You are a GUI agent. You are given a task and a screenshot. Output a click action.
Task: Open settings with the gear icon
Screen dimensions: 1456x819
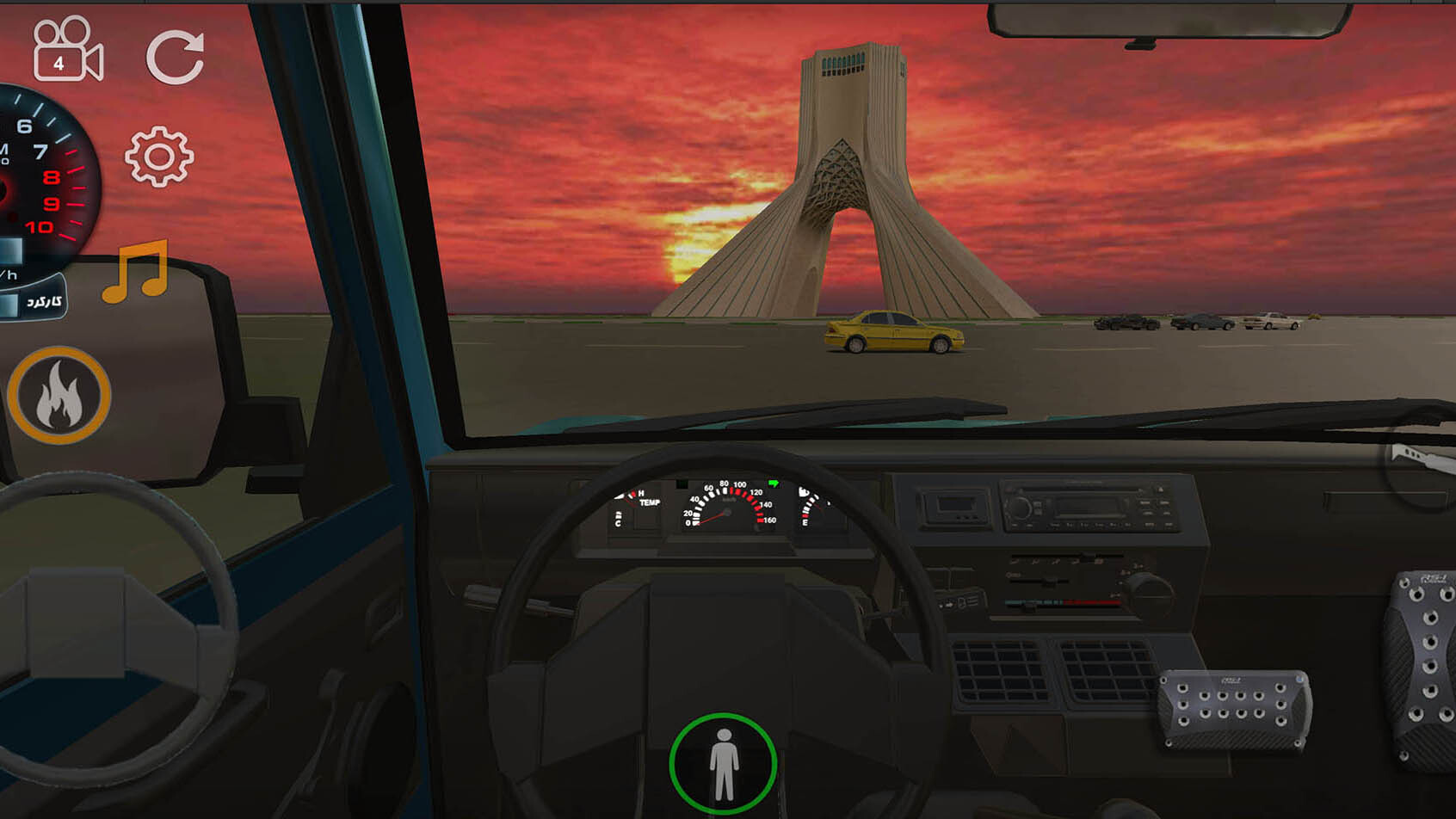[159, 157]
